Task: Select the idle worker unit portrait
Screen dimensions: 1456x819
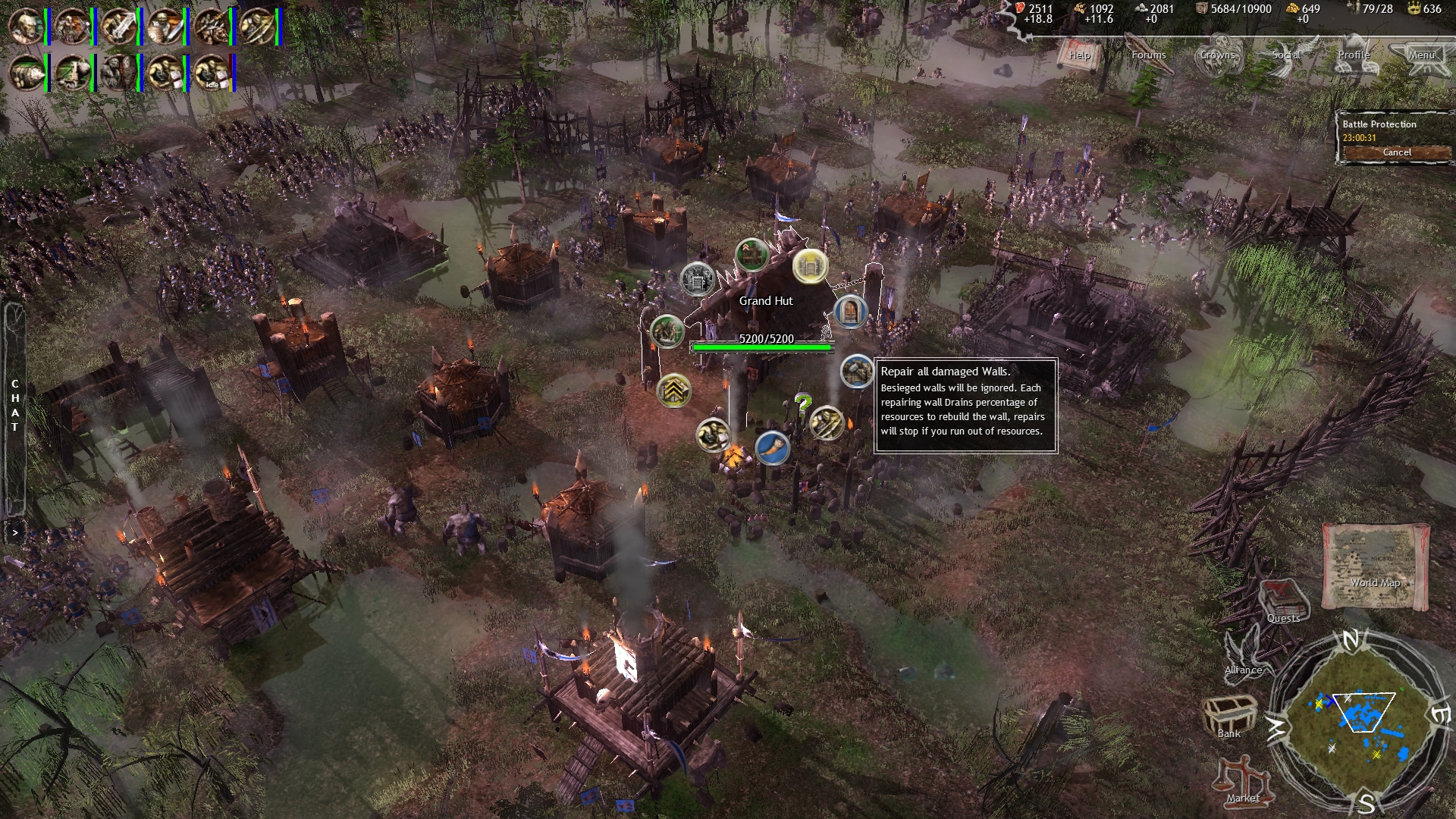Action: coord(212,73)
